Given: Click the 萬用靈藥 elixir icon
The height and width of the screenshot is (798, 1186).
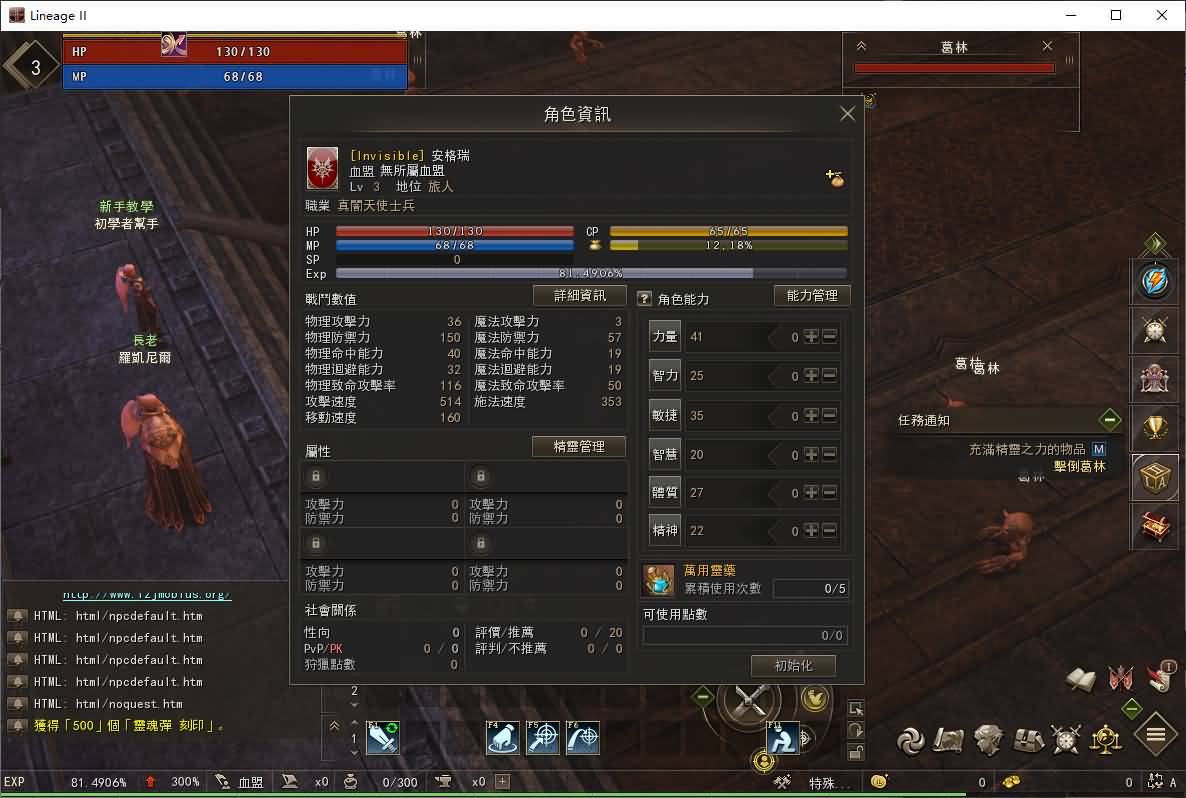Looking at the screenshot, I should tap(658, 580).
